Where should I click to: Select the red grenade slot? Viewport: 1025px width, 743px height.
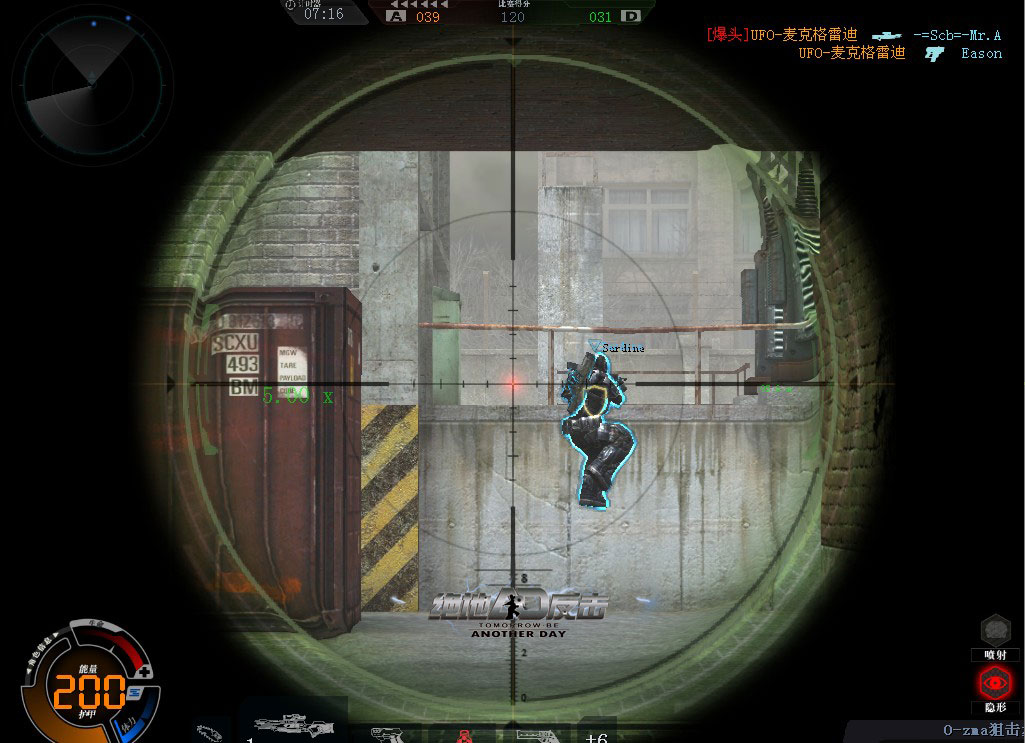tap(464, 736)
